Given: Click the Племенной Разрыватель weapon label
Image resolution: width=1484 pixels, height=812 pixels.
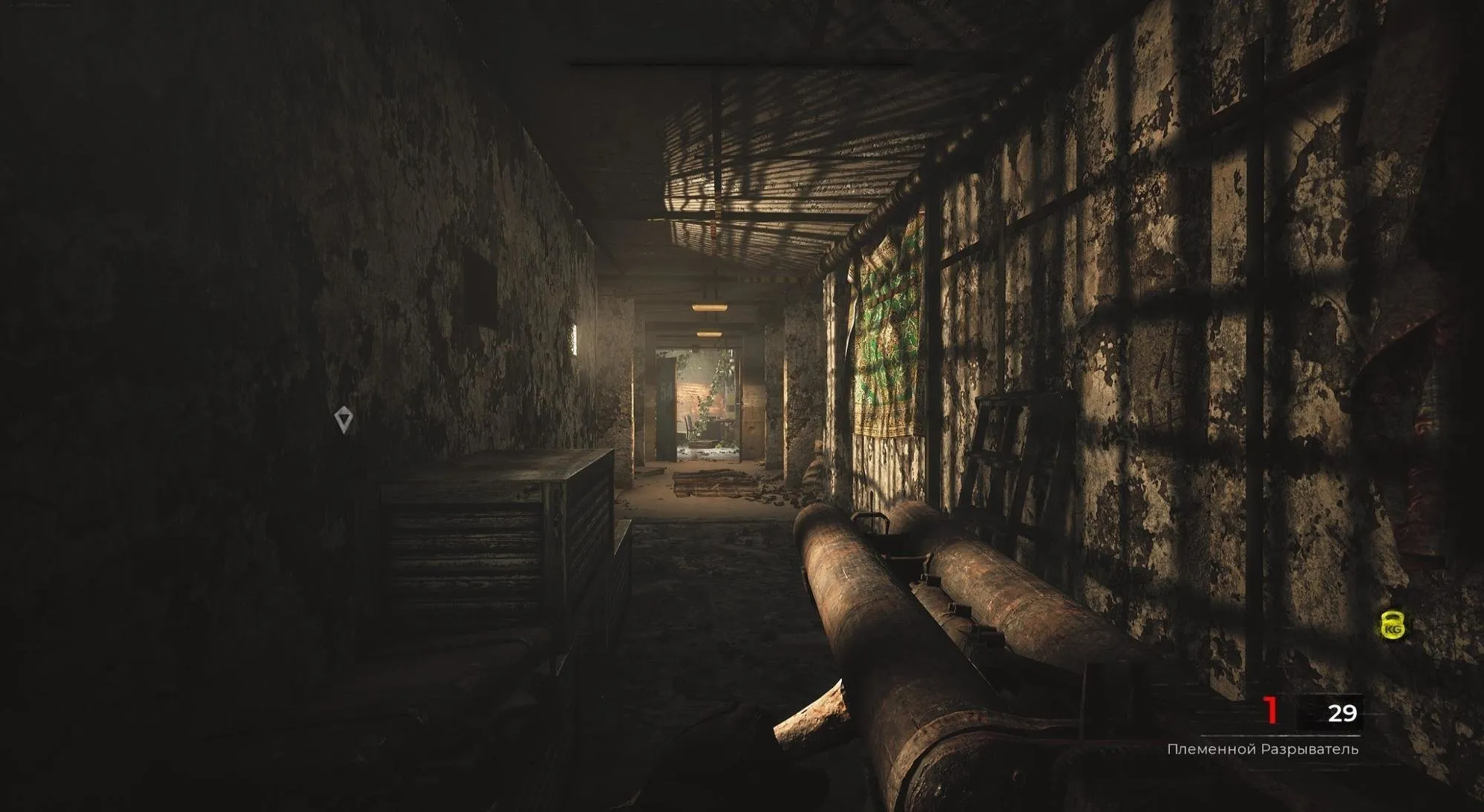Looking at the screenshot, I should point(1262,749).
